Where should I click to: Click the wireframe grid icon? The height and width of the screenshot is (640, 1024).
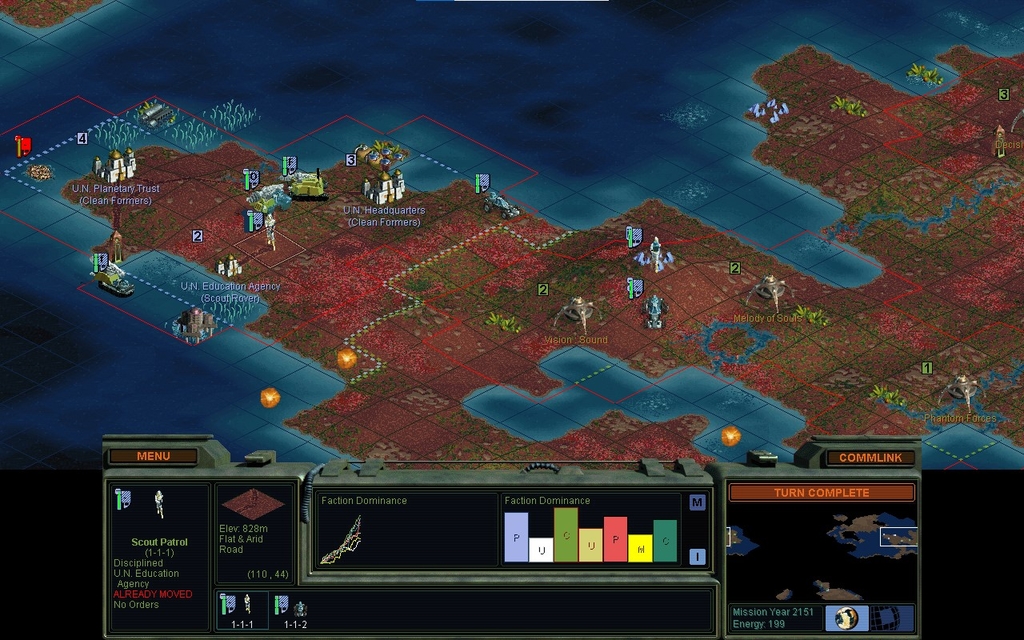point(884,618)
